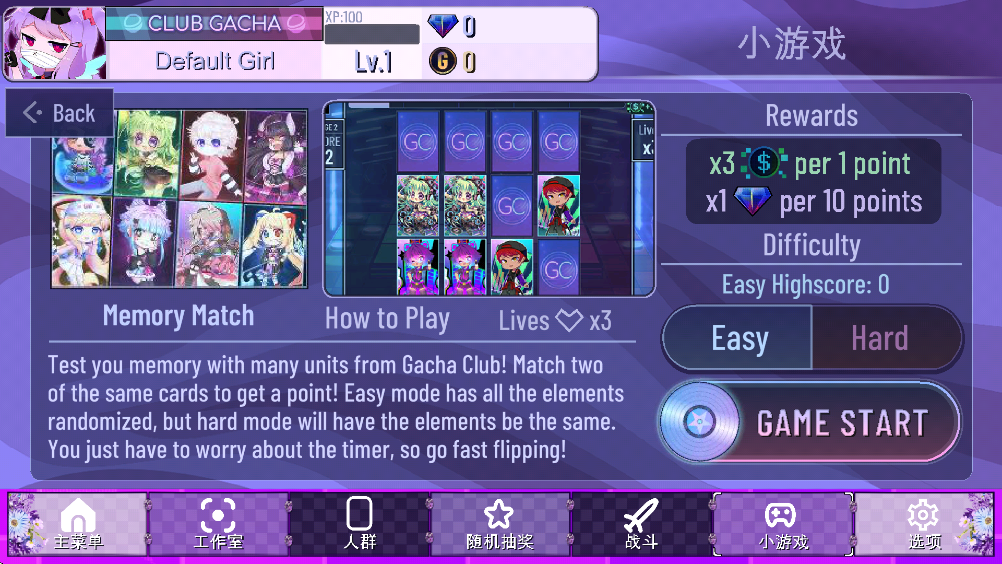
Task: Open the 随机抽奖 gacha tab
Action: coord(499,525)
